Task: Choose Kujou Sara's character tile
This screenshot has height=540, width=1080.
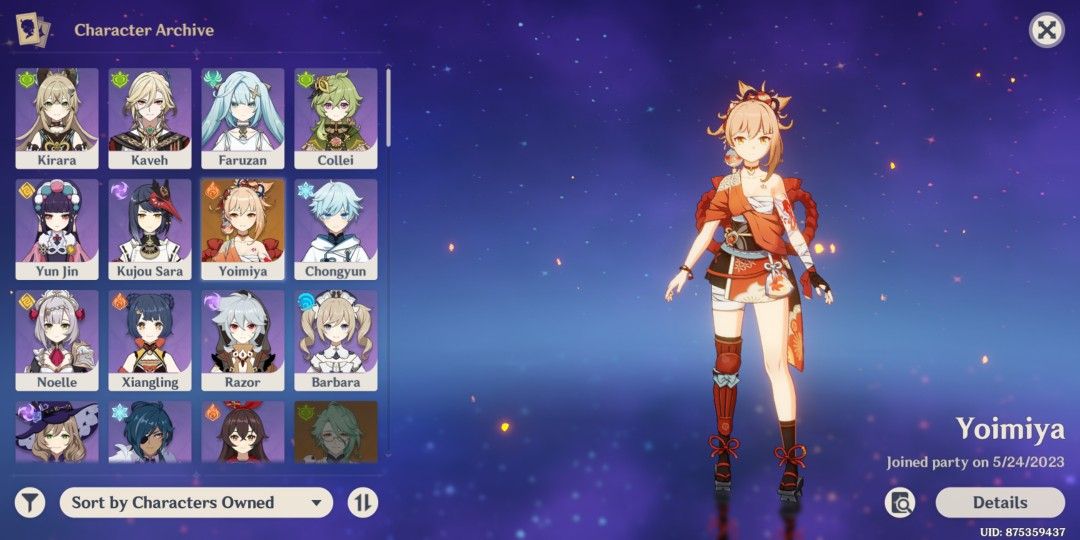Action: coord(149,229)
